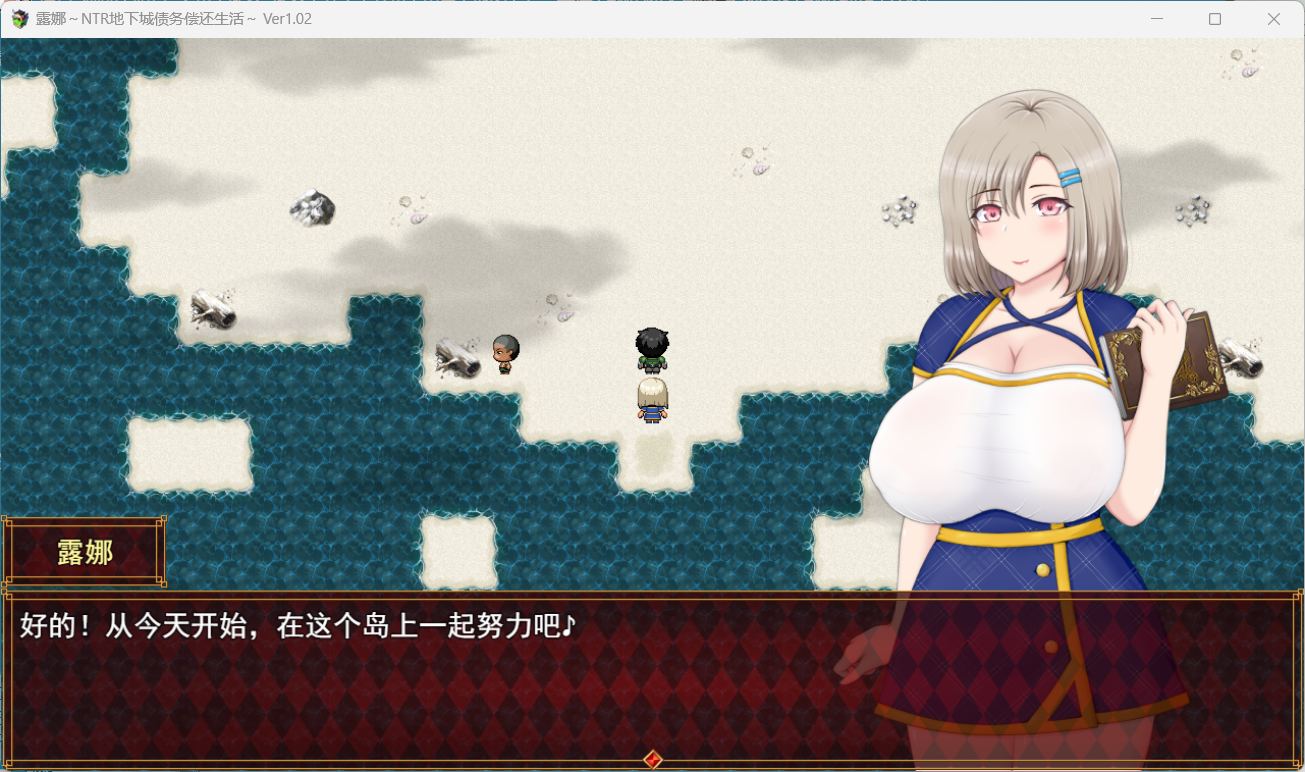Click the game title in the title bar
The width and height of the screenshot is (1305, 772).
pos(170,18)
